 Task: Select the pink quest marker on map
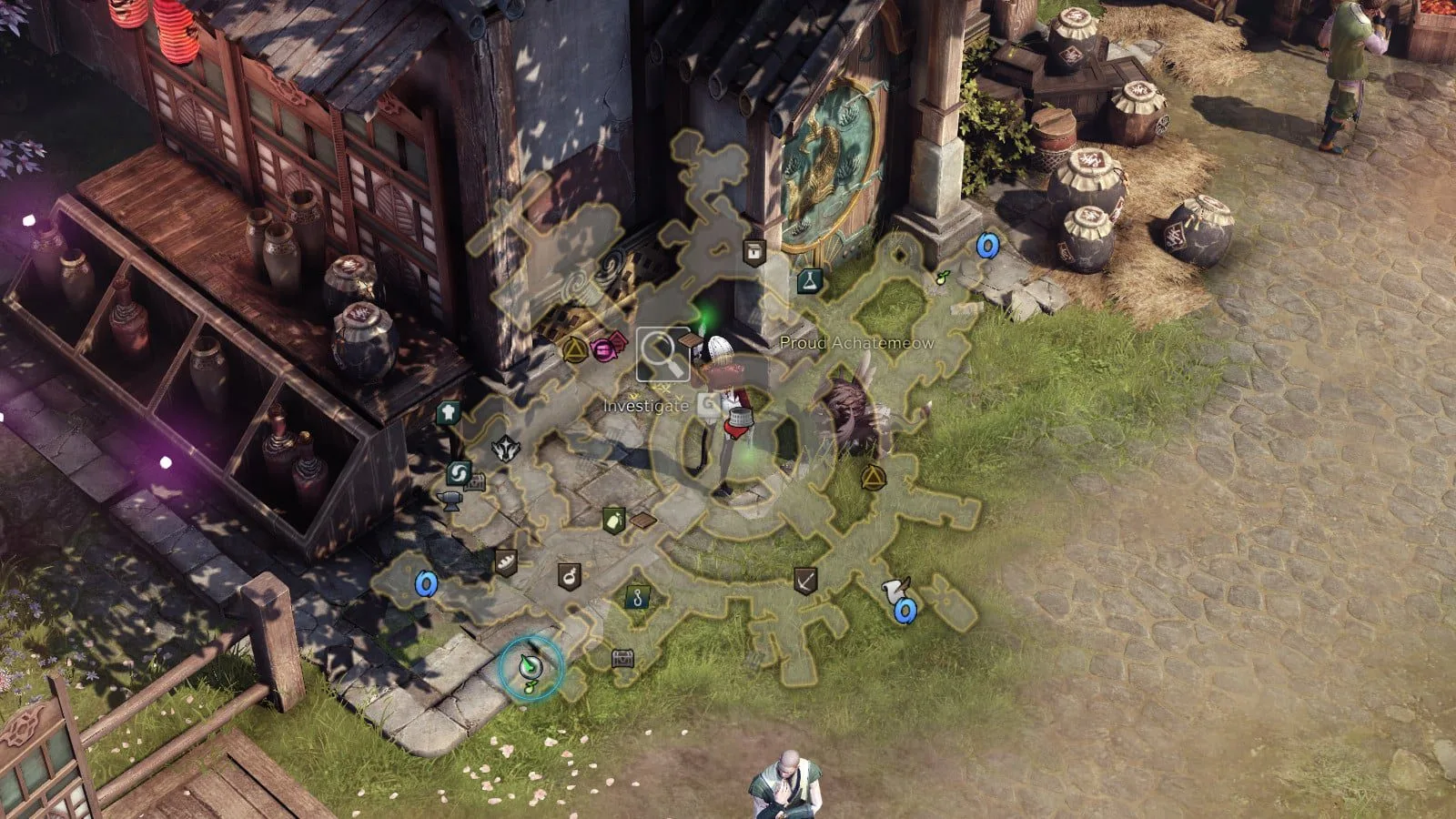point(603,347)
